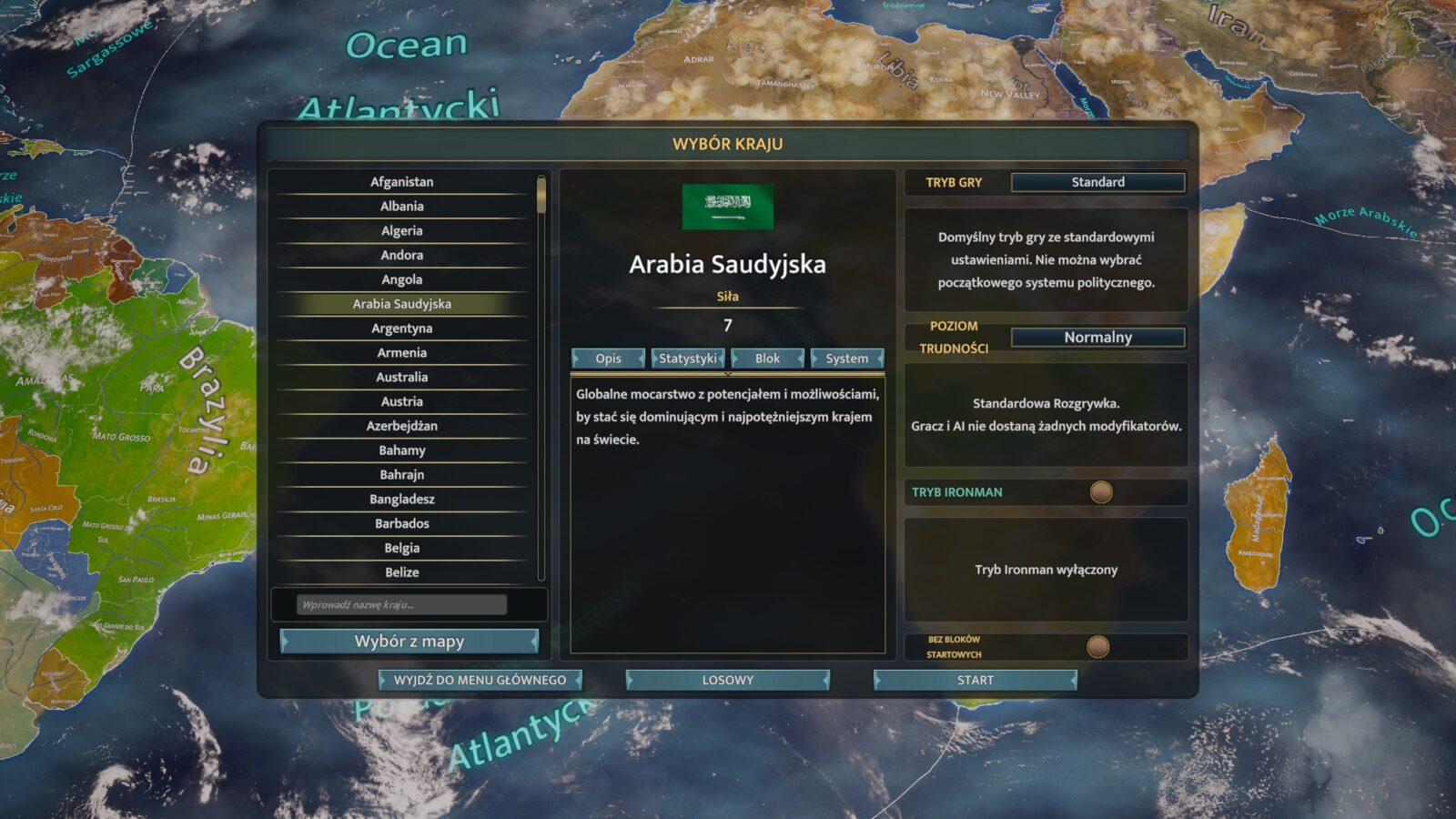The width and height of the screenshot is (1456, 819).
Task: Select Albania in the country list
Action: coord(401,207)
